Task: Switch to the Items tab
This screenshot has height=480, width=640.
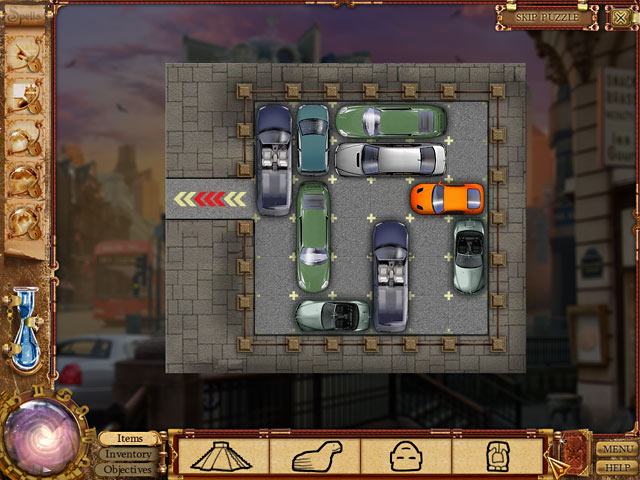Action: pos(130,439)
